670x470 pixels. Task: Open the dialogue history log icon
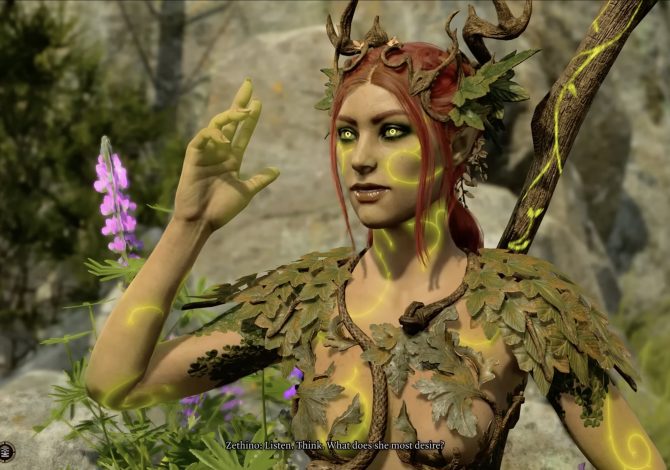click(6, 451)
